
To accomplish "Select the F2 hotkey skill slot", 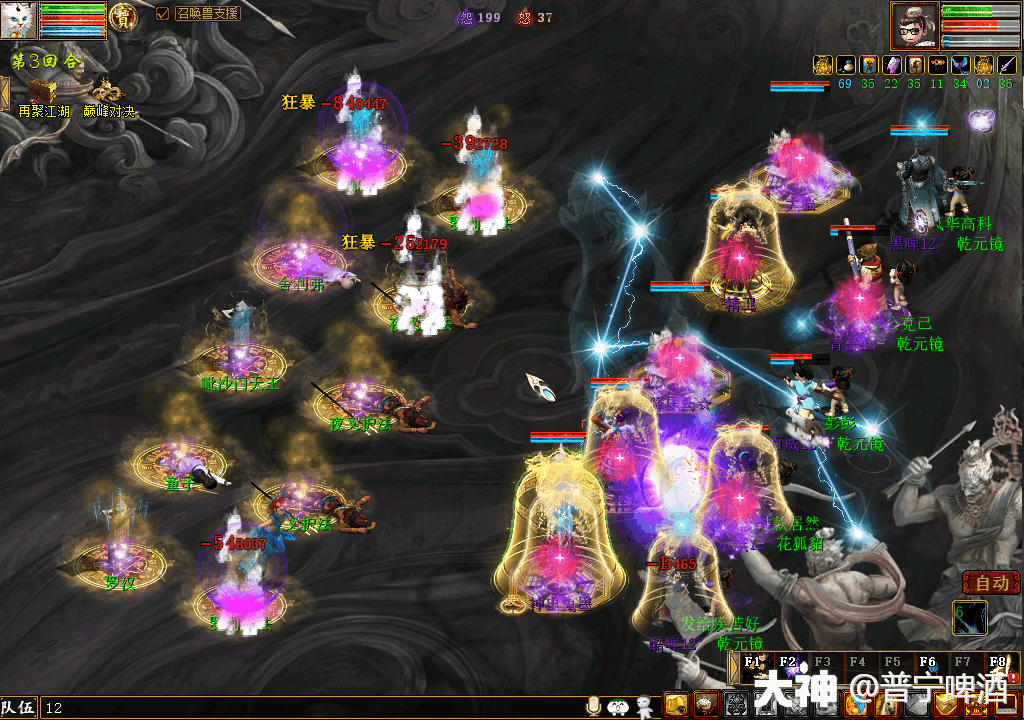I will tap(788, 664).
